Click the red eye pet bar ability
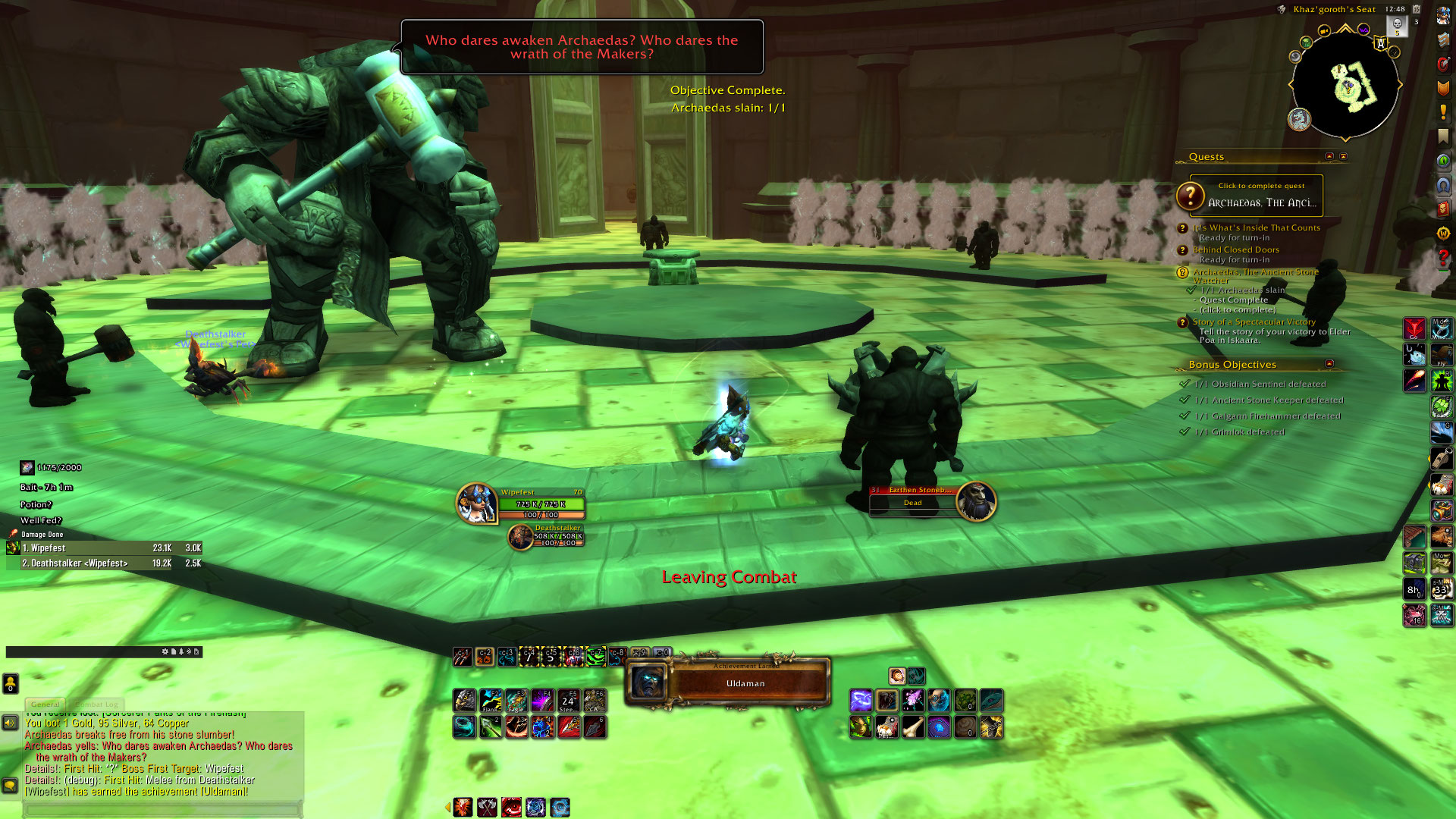 coord(512,808)
